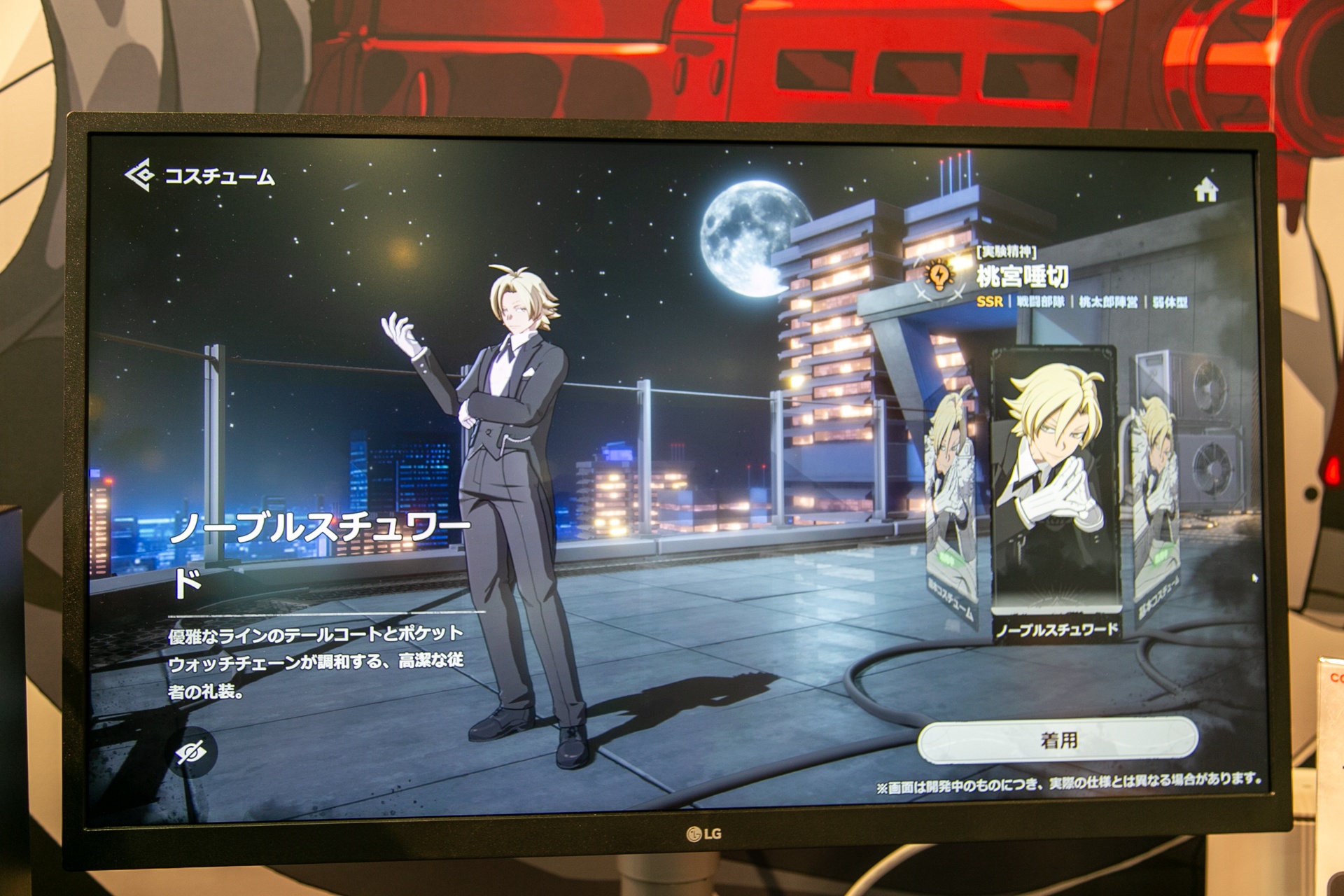1344x896 pixels.
Task: Tap the lightbulb attribute icon
Action: pos(939,276)
